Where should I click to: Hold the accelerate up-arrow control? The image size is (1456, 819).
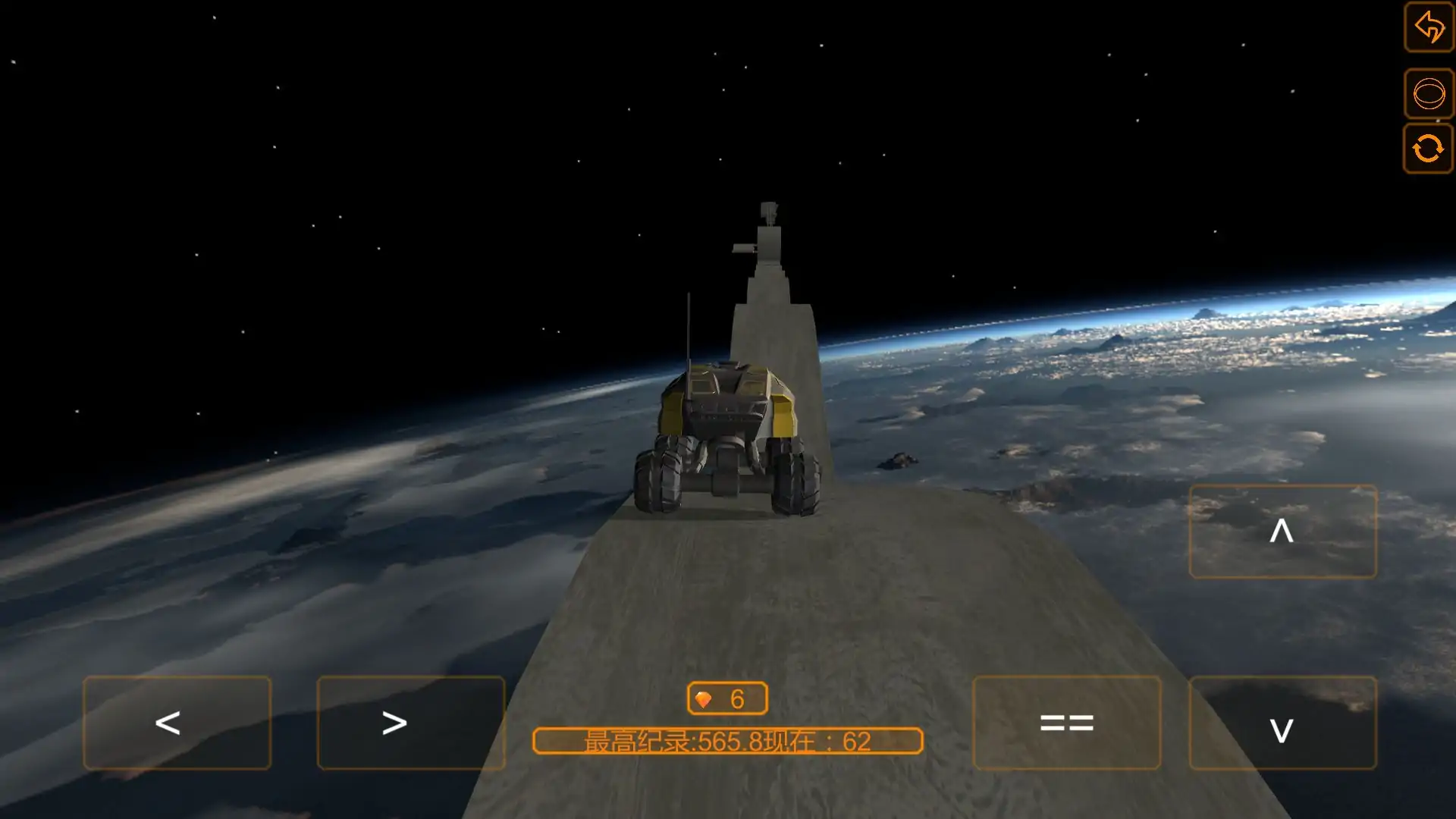click(x=1282, y=532)
